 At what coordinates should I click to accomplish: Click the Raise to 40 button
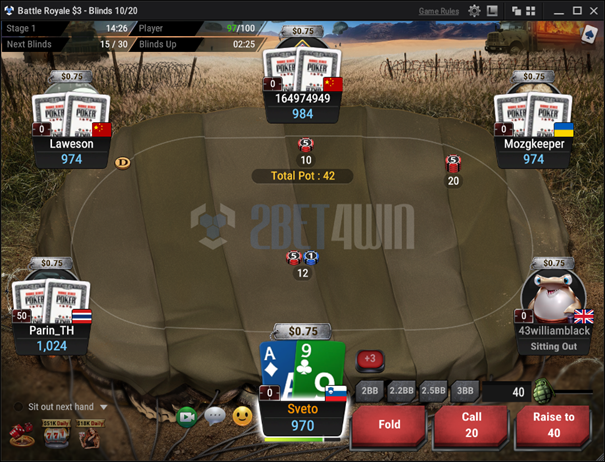tap(554, 424)
